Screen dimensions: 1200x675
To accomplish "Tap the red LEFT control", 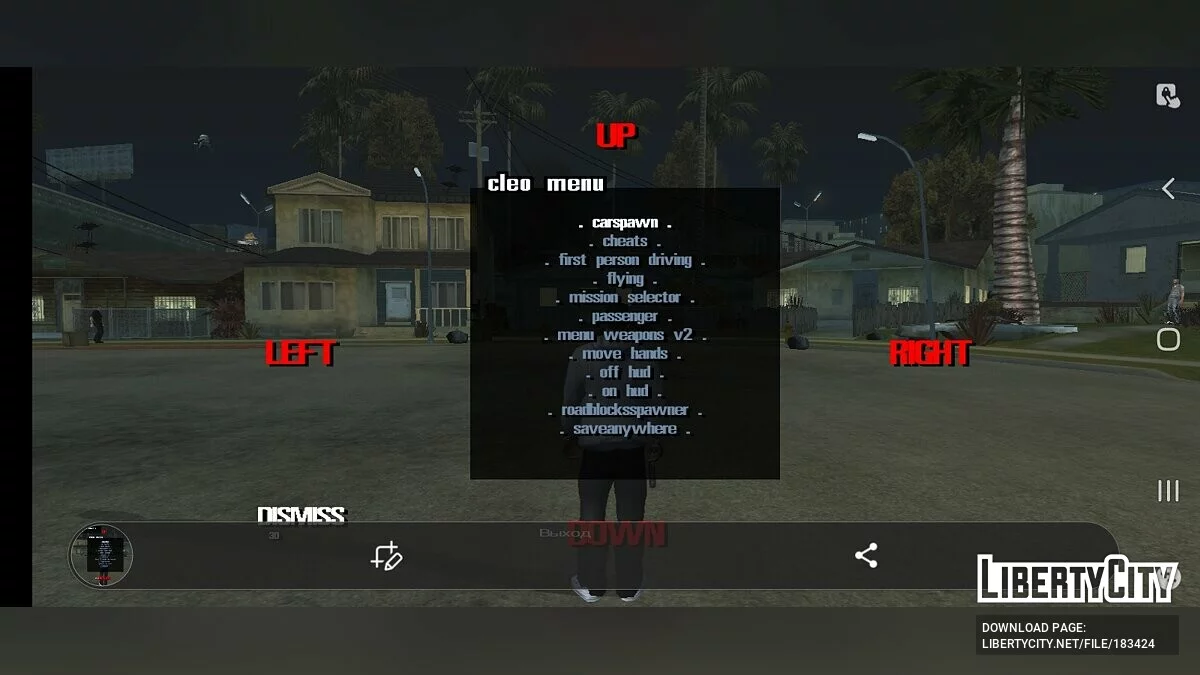I will [x=301, y=353].
